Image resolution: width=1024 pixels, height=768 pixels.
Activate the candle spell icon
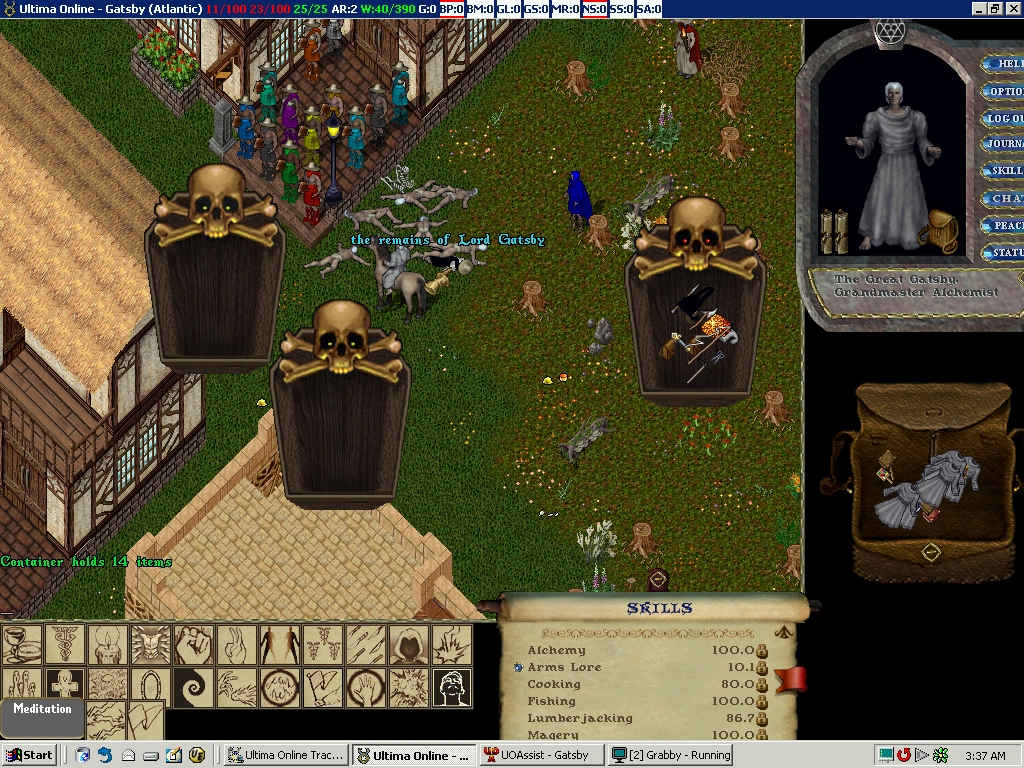point(107,645)
